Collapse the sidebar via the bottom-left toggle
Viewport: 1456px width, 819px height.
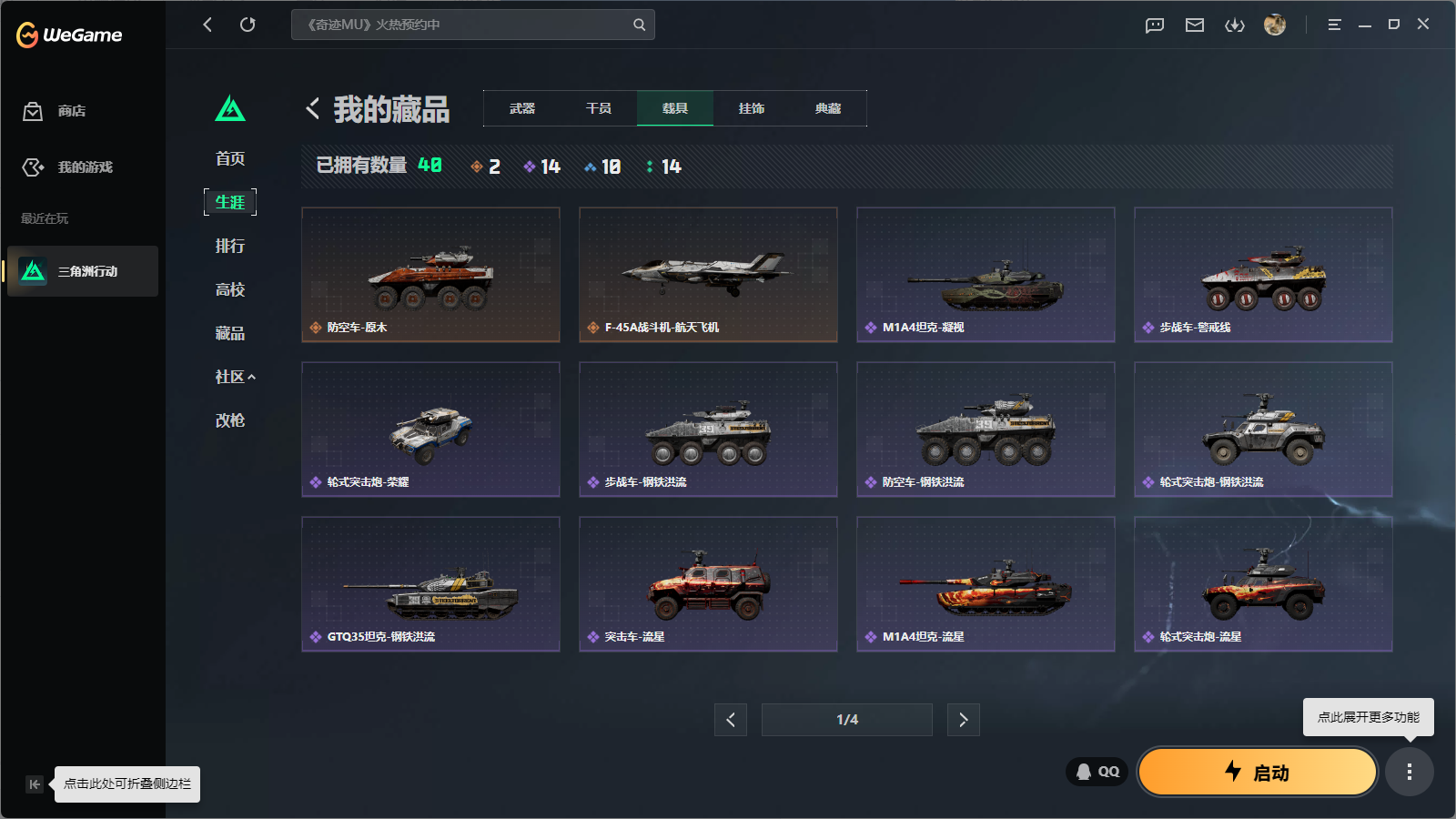click(x=35, y=784)
